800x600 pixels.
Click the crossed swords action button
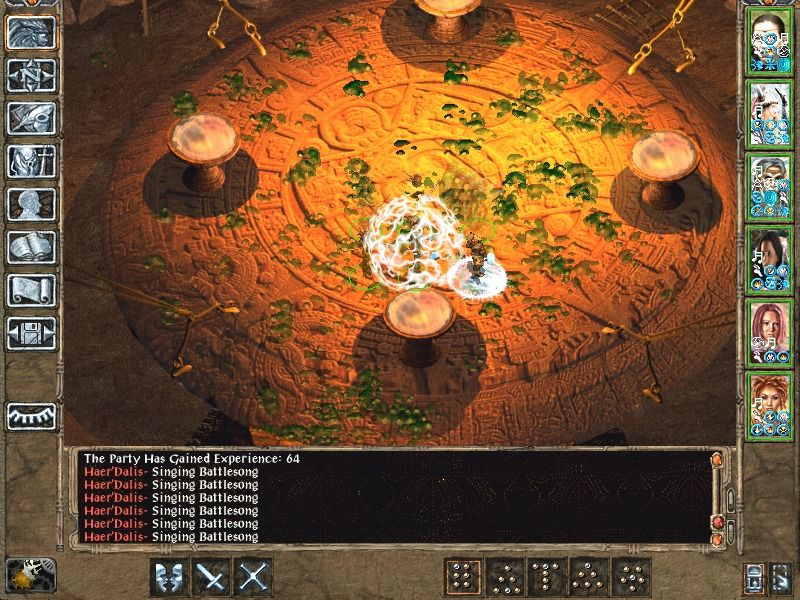[x=254, y=577]
